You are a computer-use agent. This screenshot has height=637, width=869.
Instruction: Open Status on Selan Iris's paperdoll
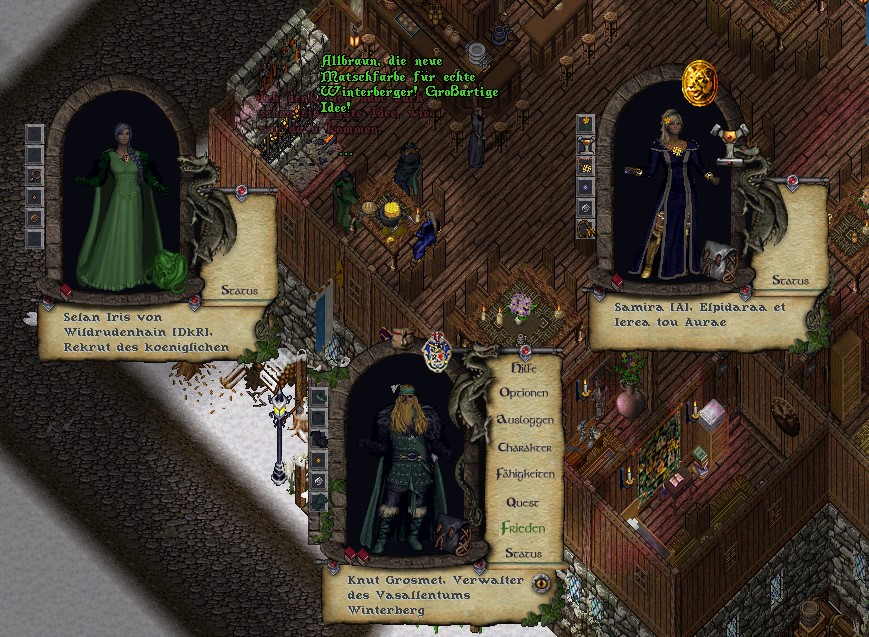click(238, 291)
